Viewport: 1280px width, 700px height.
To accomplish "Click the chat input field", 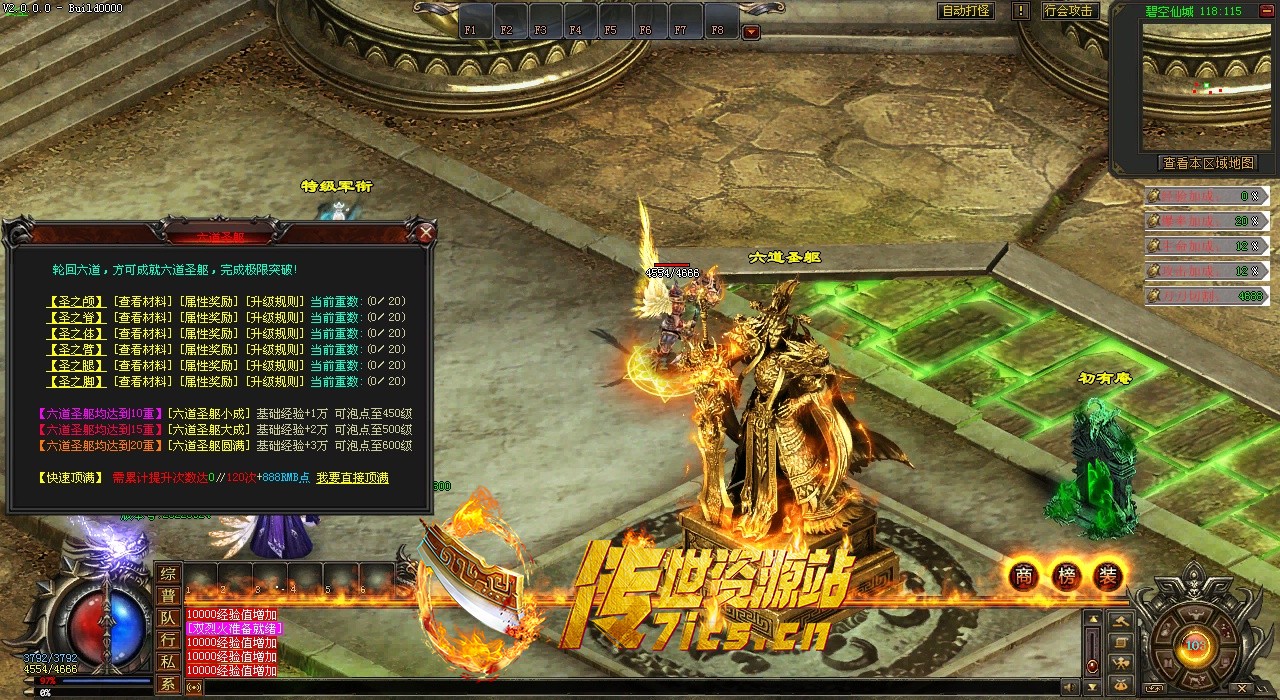I will coord(620,688).
